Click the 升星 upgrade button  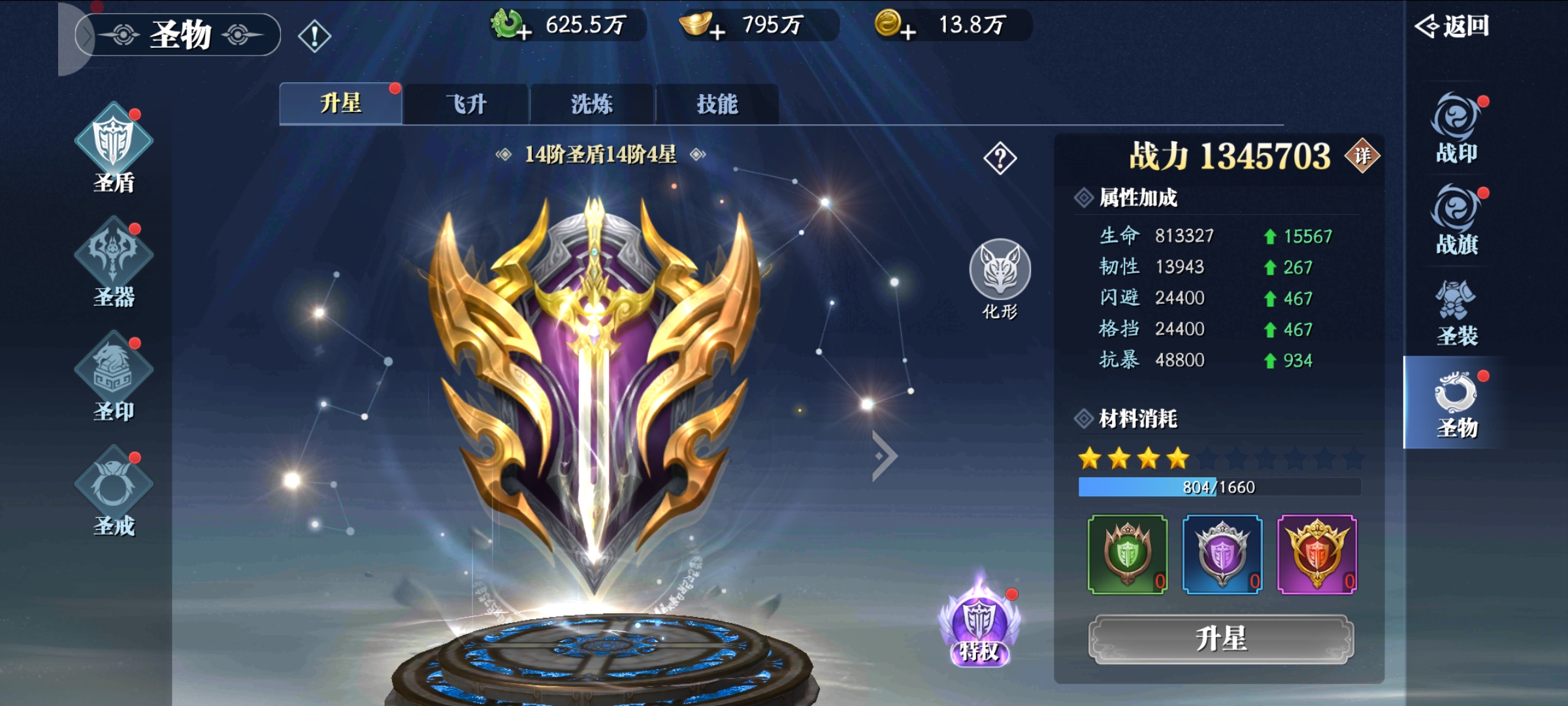click(x=1220, y=639)
